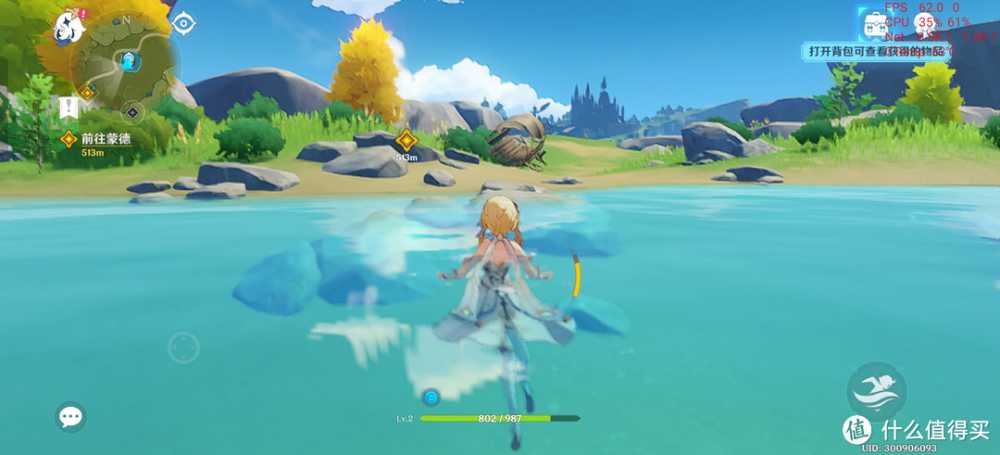
Task: Open the quest banner icon with exclamation mark
Action: click(x=68, y=106)
